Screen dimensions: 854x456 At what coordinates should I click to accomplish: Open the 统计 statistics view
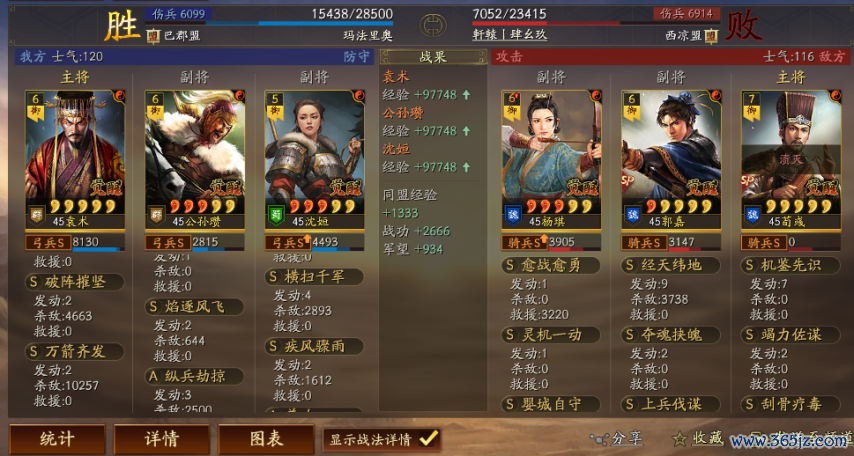tap(57, 439)
